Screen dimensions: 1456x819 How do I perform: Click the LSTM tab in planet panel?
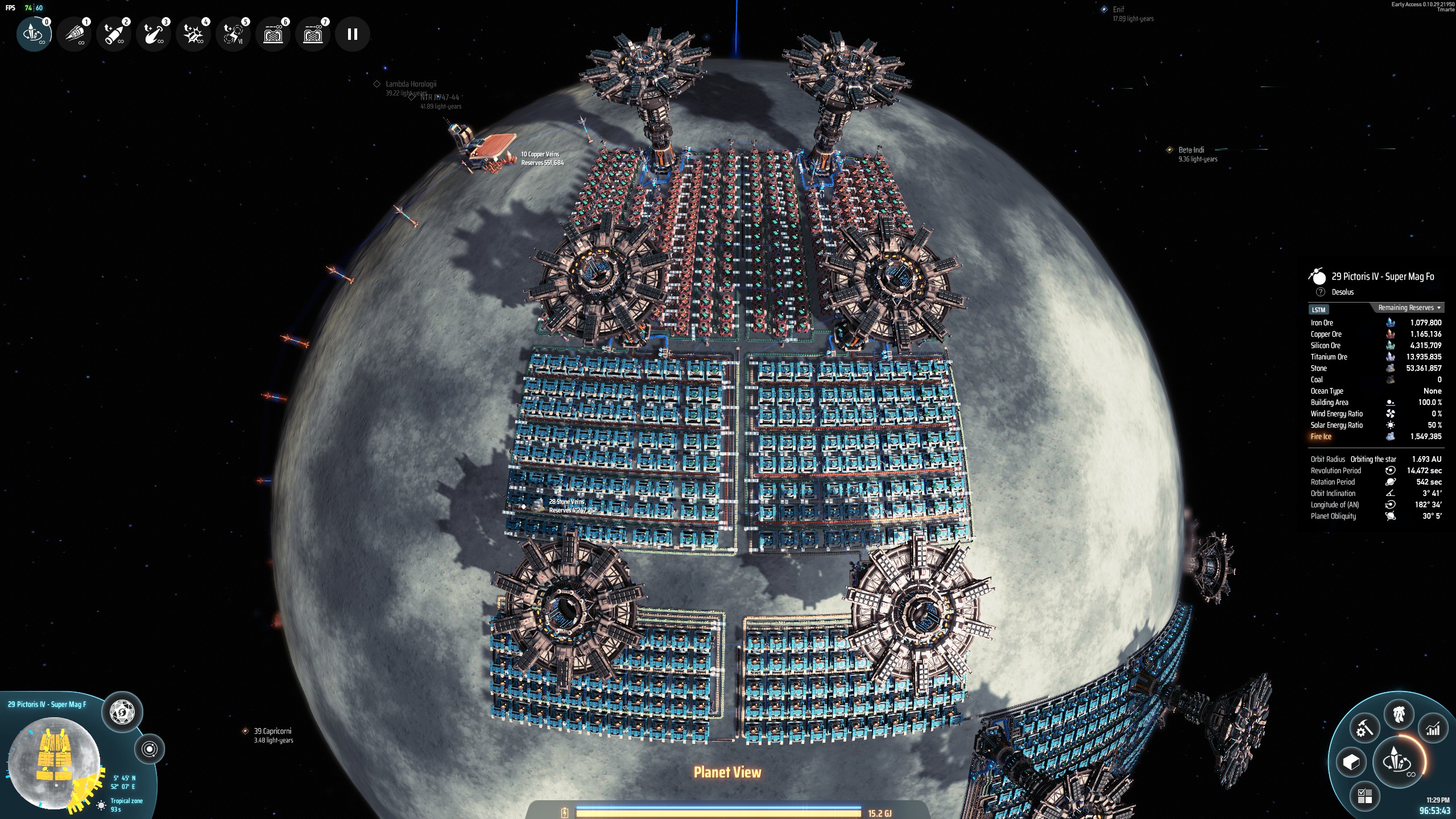click(x=1318, y=310)
